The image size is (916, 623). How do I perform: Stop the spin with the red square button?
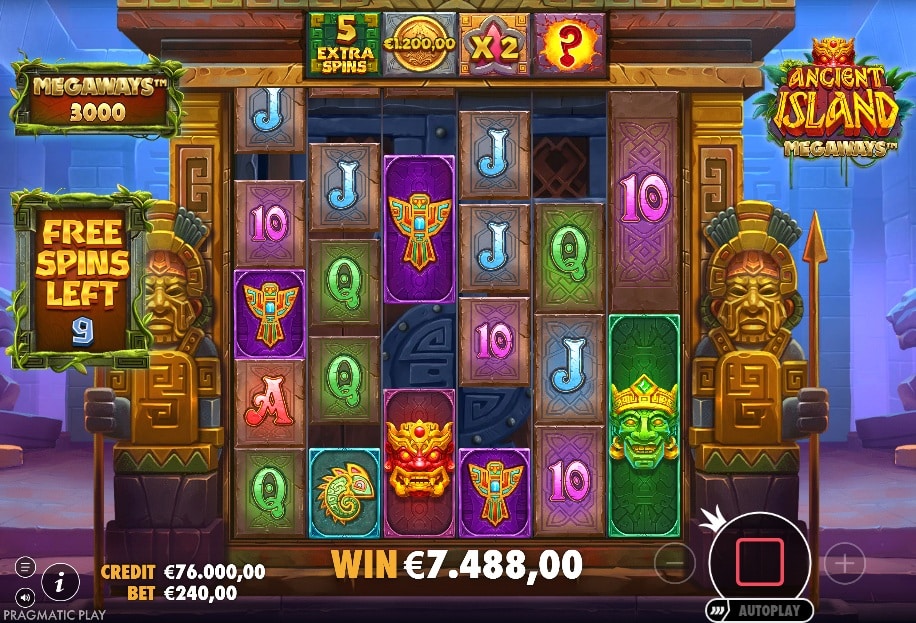pyautogui.click(x=759, y=562)
